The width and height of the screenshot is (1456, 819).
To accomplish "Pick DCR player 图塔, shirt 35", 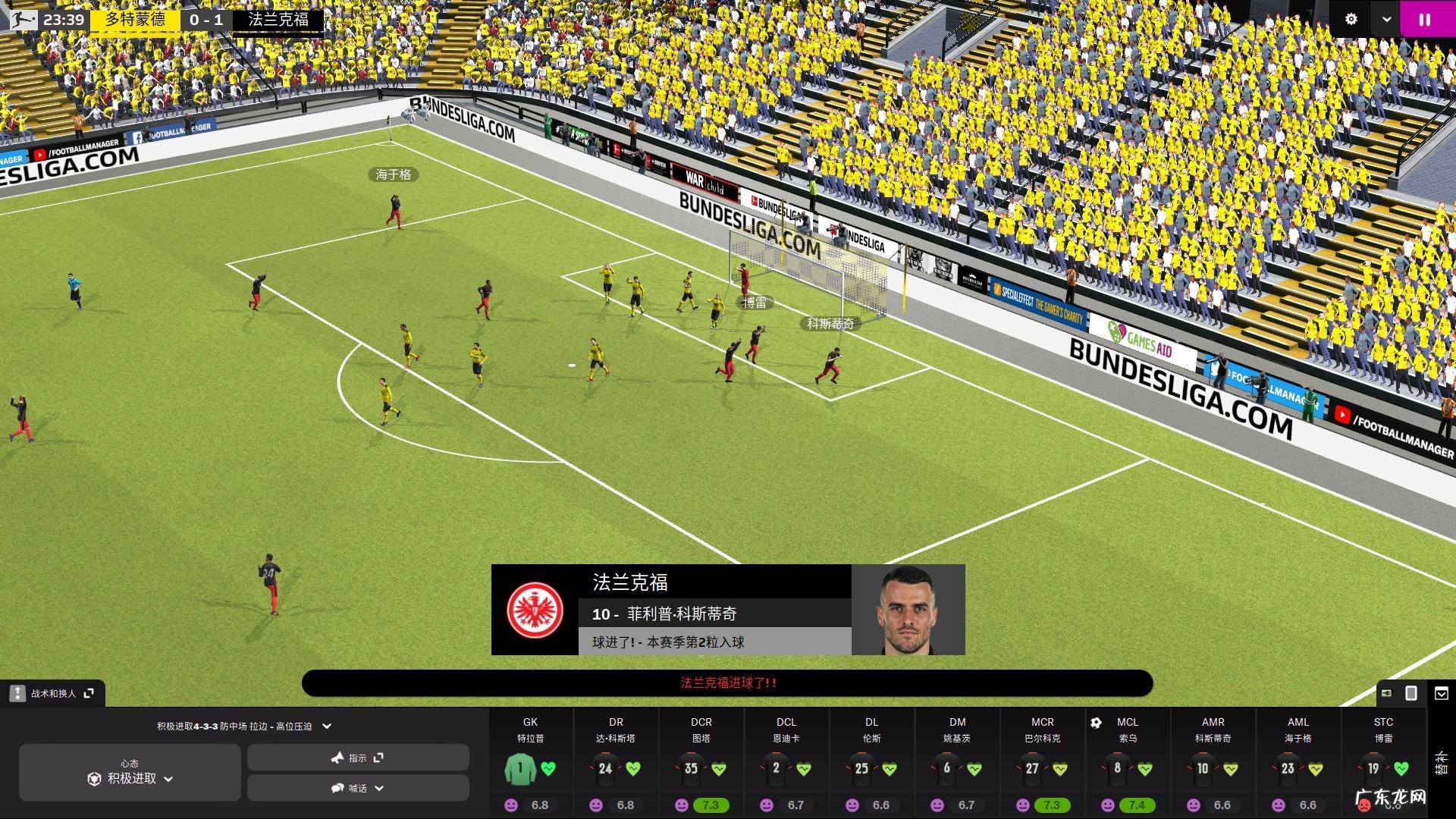I will point(691,768).
